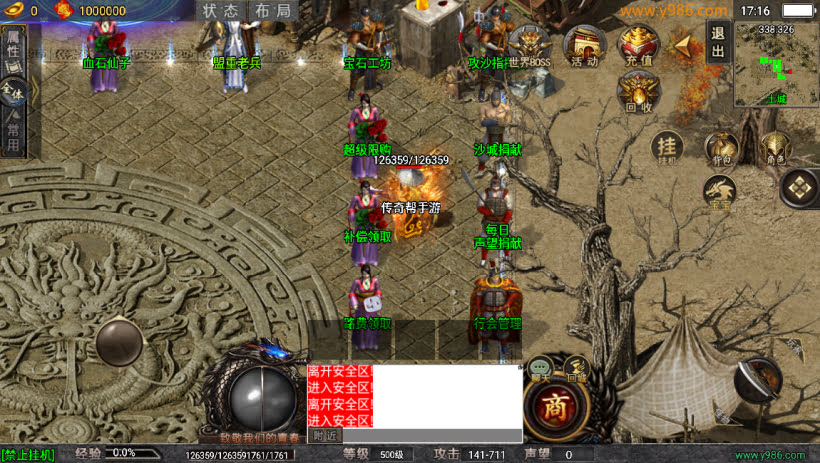This screenshot has height=463, width=820.
Task: Select the 附近 nearby chat tab
Action: 325,436
